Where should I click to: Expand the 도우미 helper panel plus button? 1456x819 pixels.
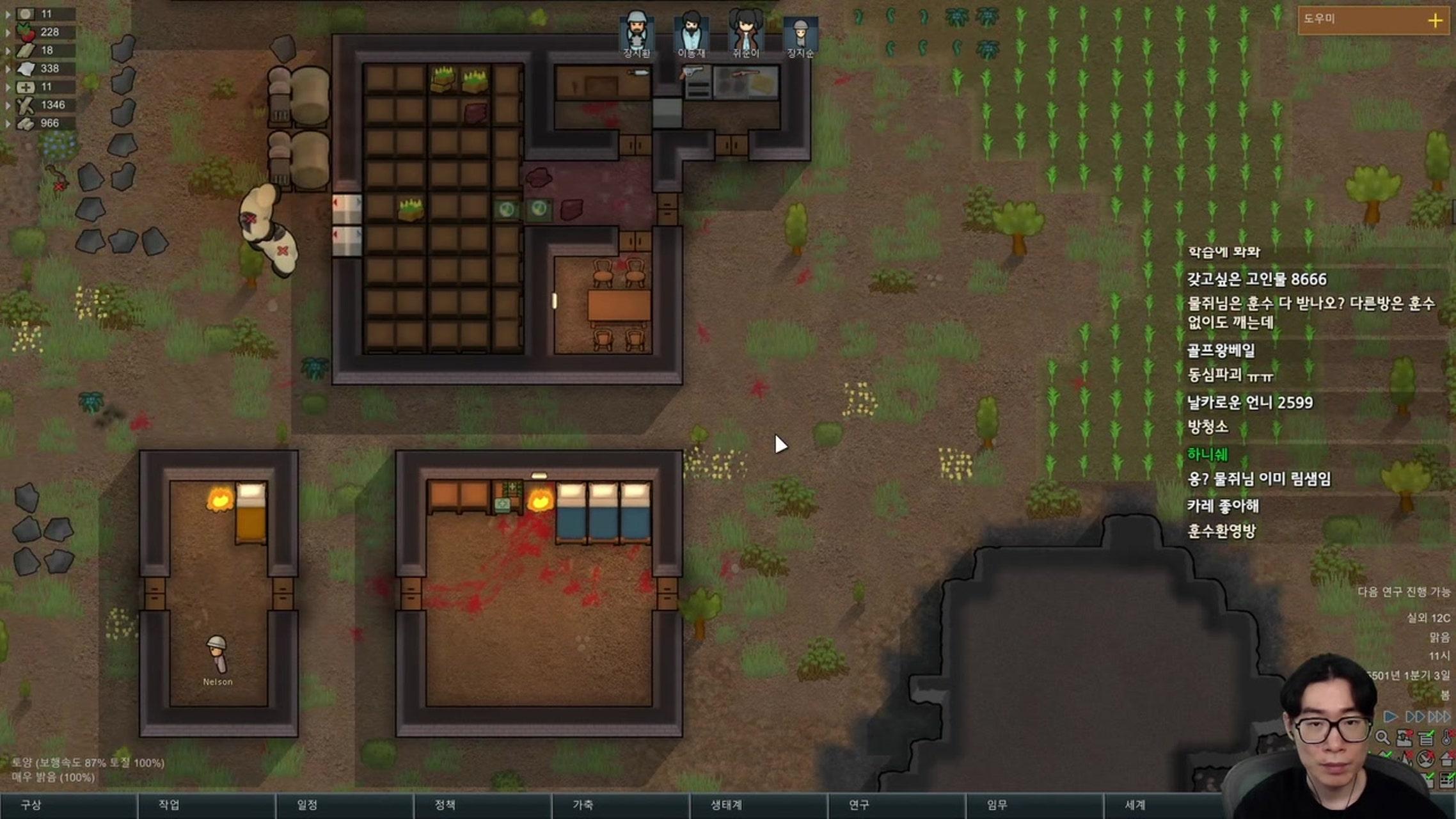1435,20
